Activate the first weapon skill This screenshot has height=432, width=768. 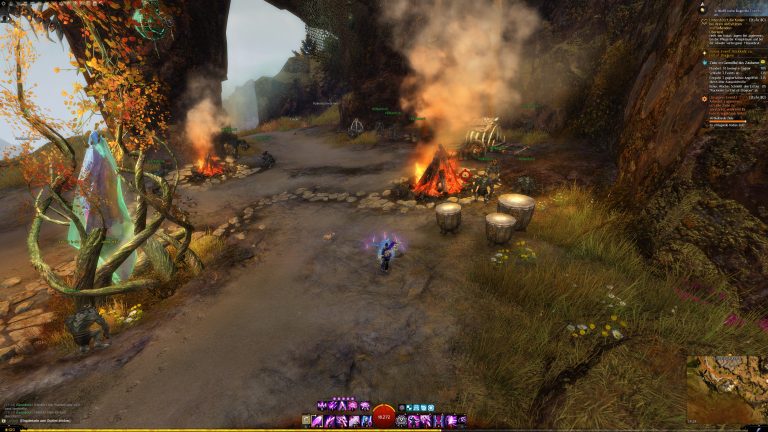(319, 421)
